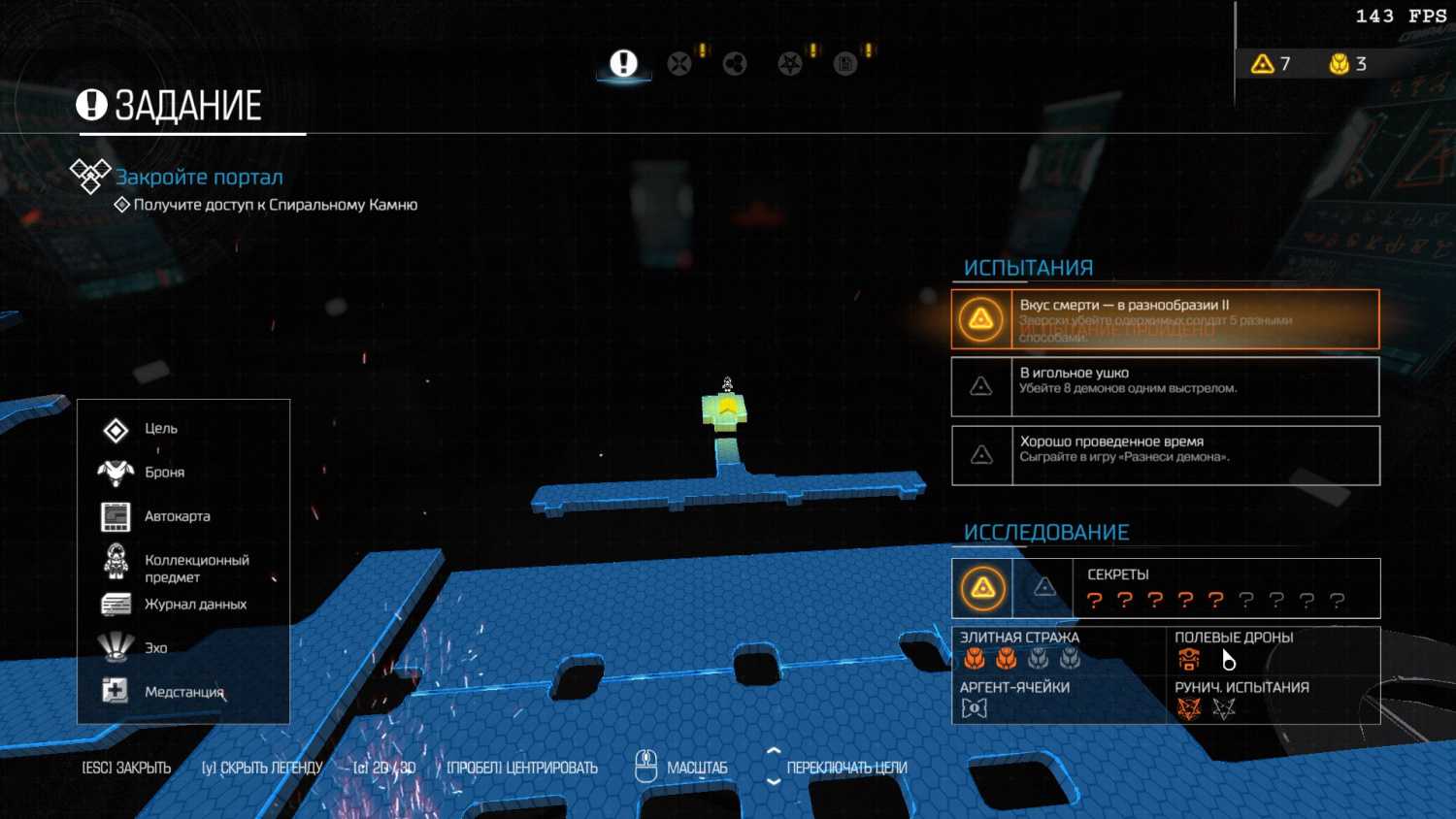Select the «Хорошо проведенное время» challenge
Viewport: 1456px width, 819px height.
1165,455
